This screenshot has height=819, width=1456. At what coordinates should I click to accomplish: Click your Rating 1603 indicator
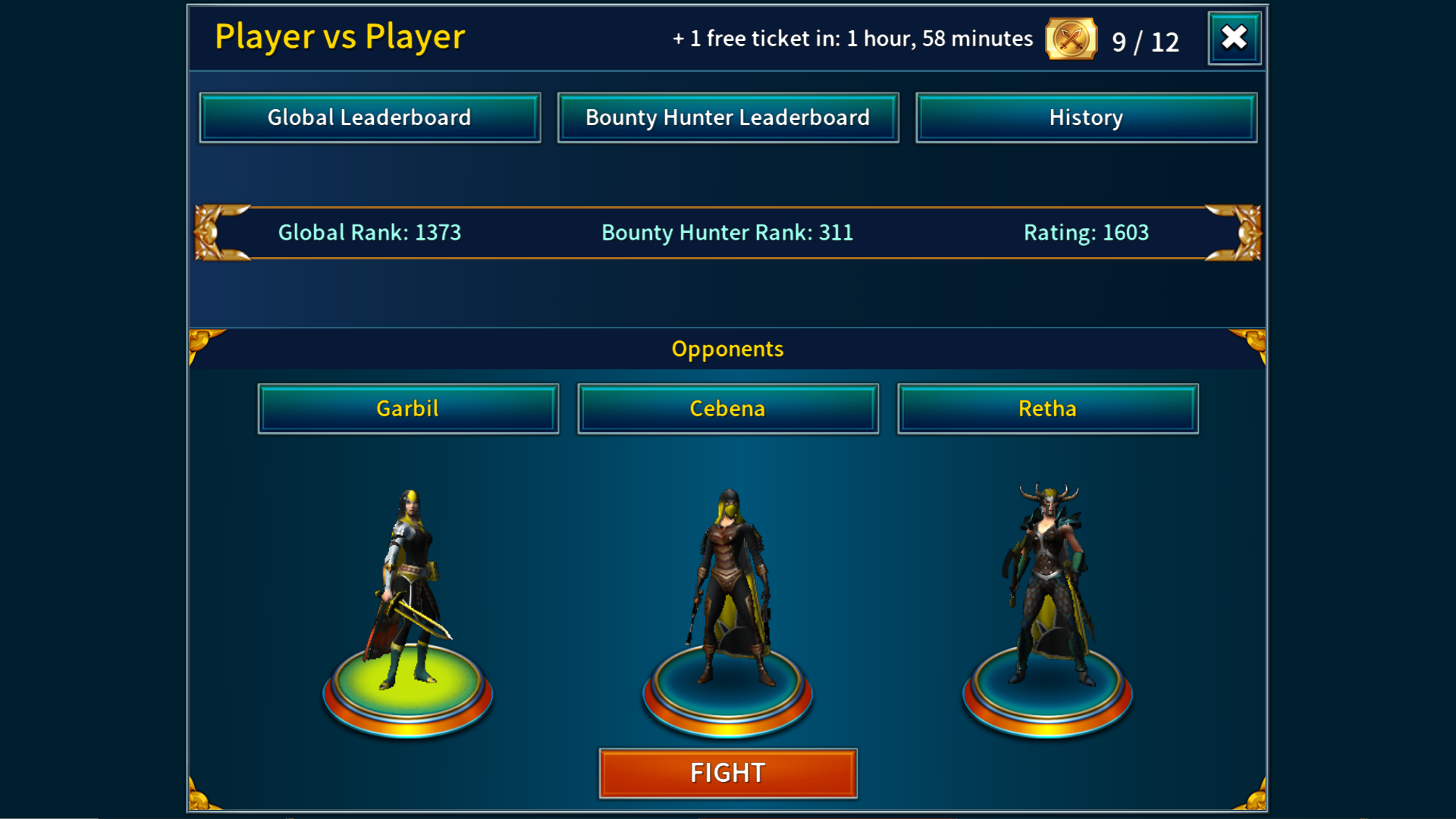click(1086, 233)
